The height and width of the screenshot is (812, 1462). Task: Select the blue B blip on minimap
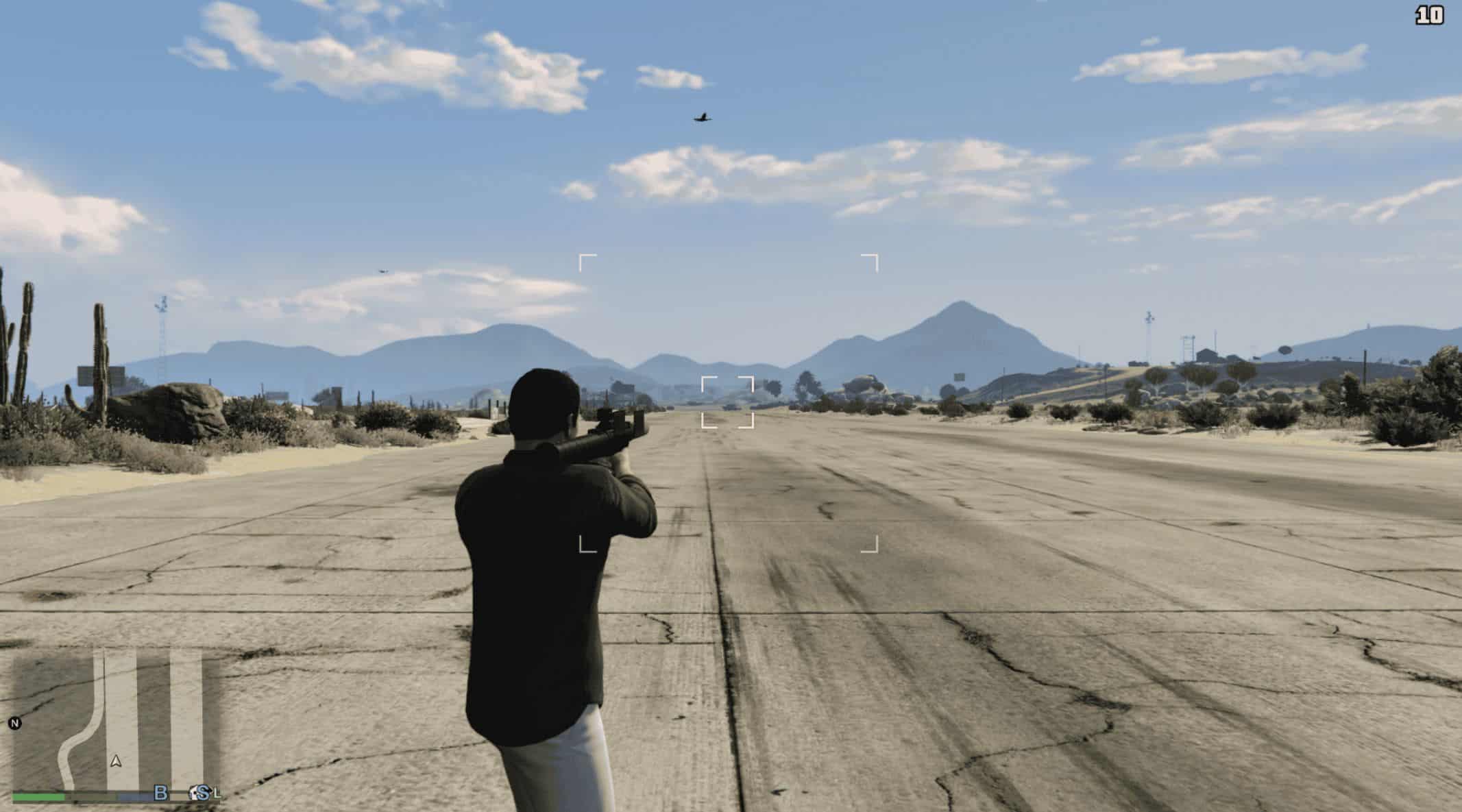point(160,793)
